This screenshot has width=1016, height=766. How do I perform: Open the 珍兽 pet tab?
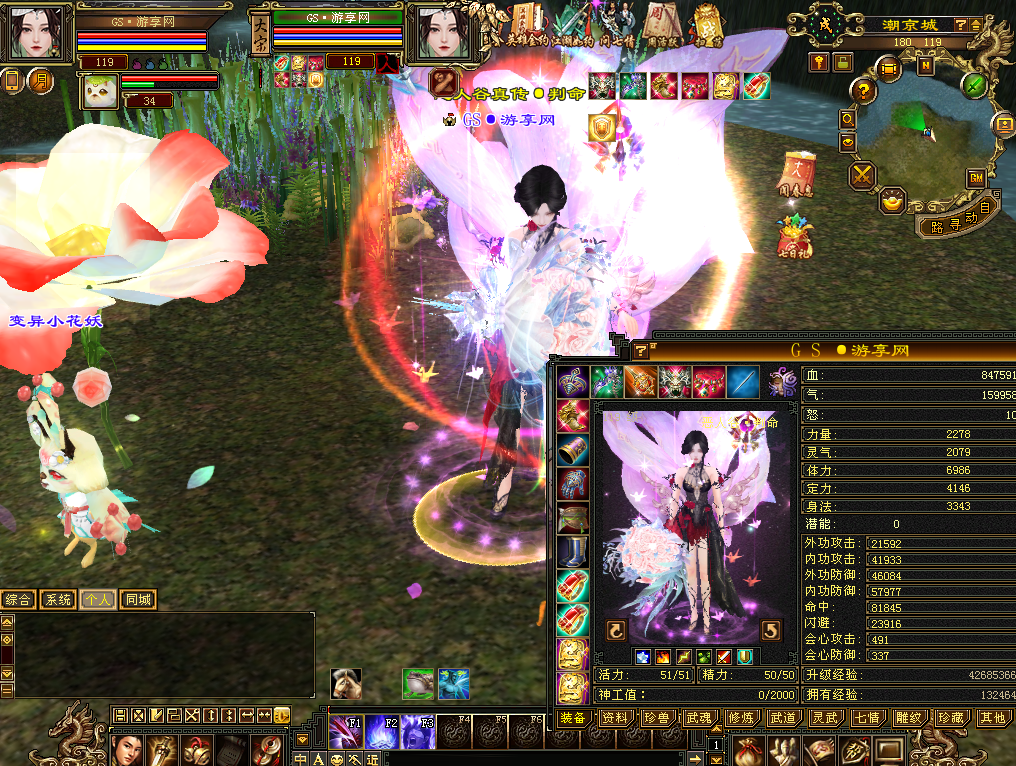[656, 718]
